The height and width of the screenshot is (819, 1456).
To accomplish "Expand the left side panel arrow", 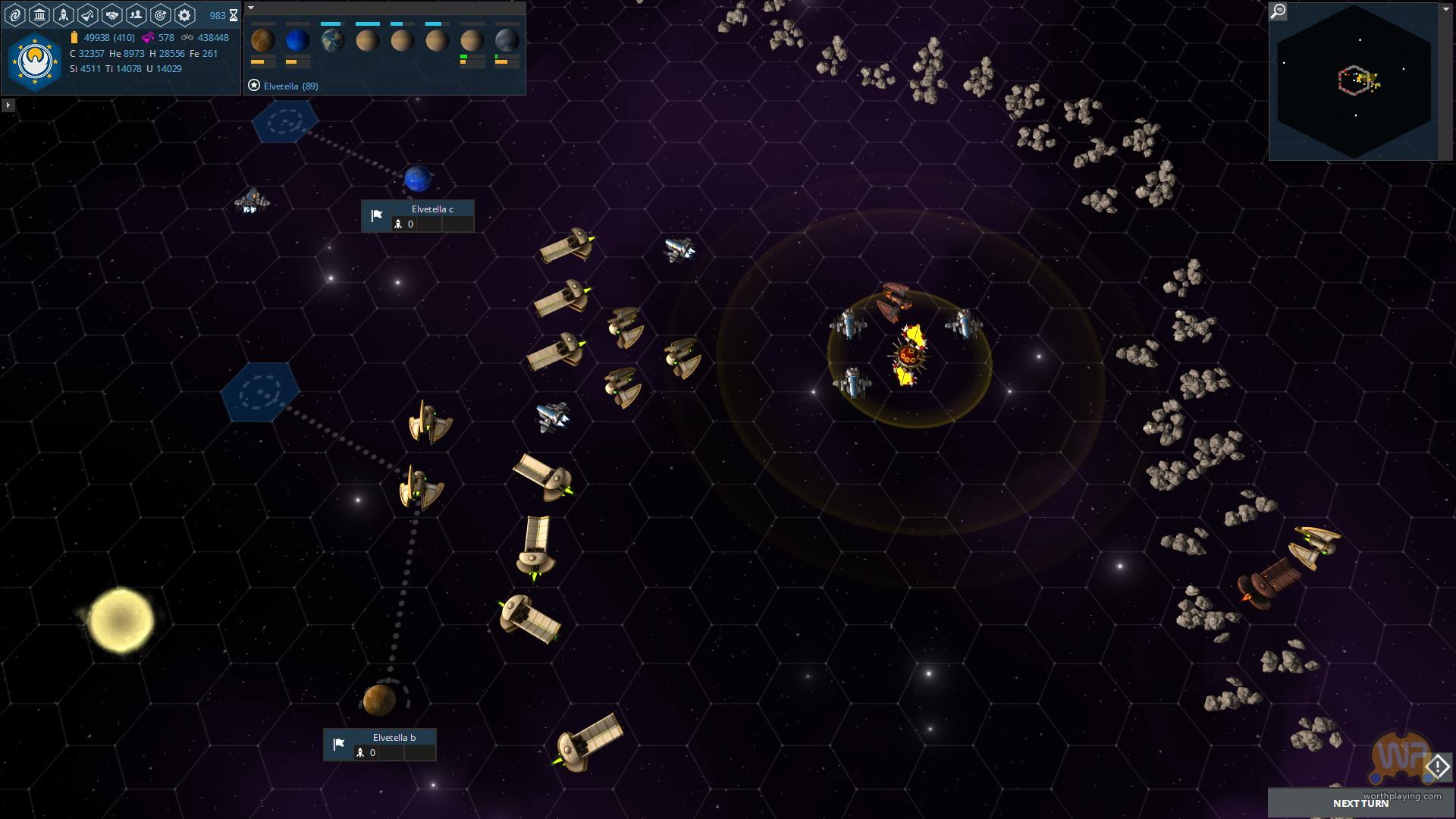I will point(8,105).
